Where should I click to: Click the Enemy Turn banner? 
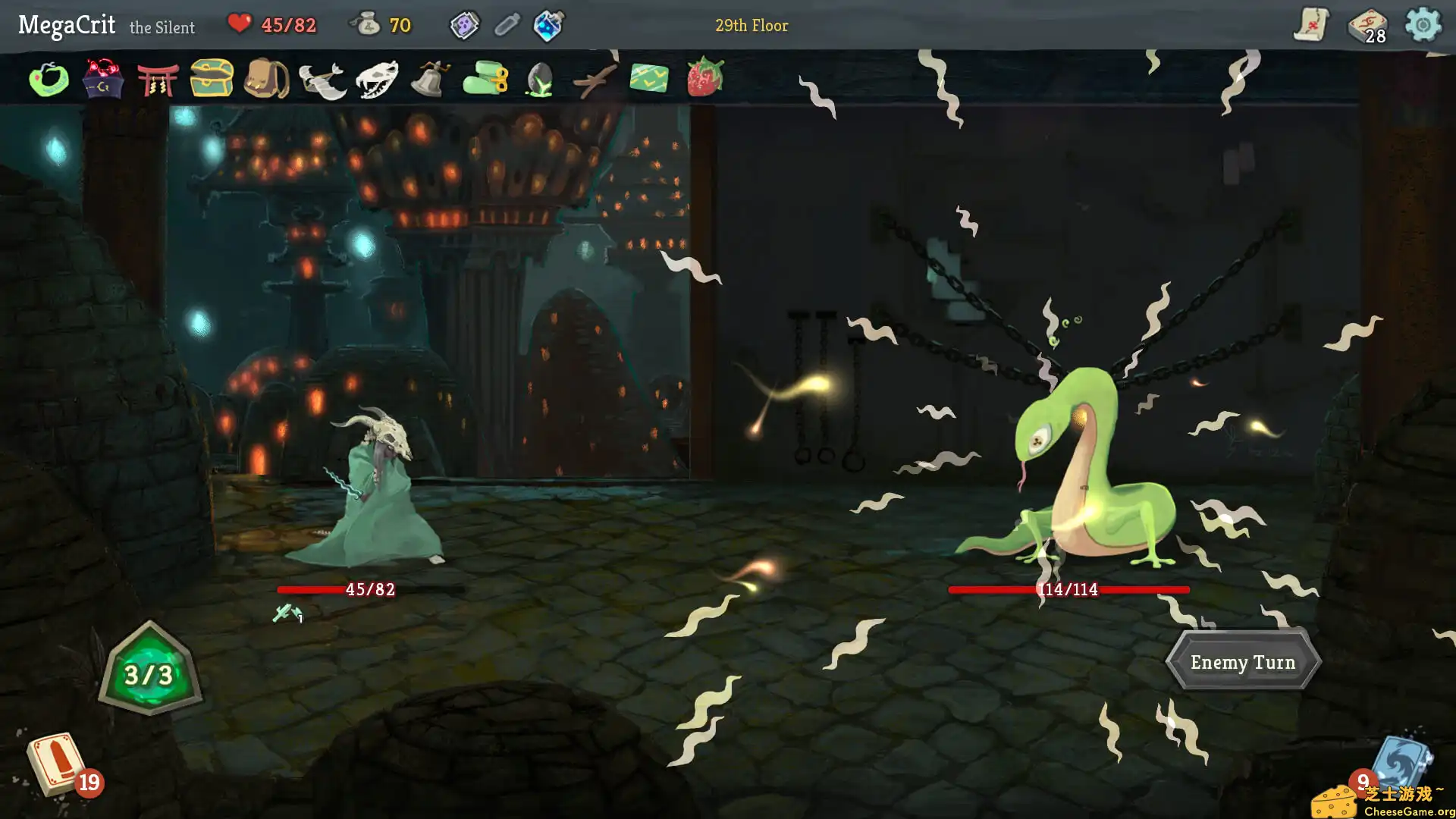[x=1244, y=661]
